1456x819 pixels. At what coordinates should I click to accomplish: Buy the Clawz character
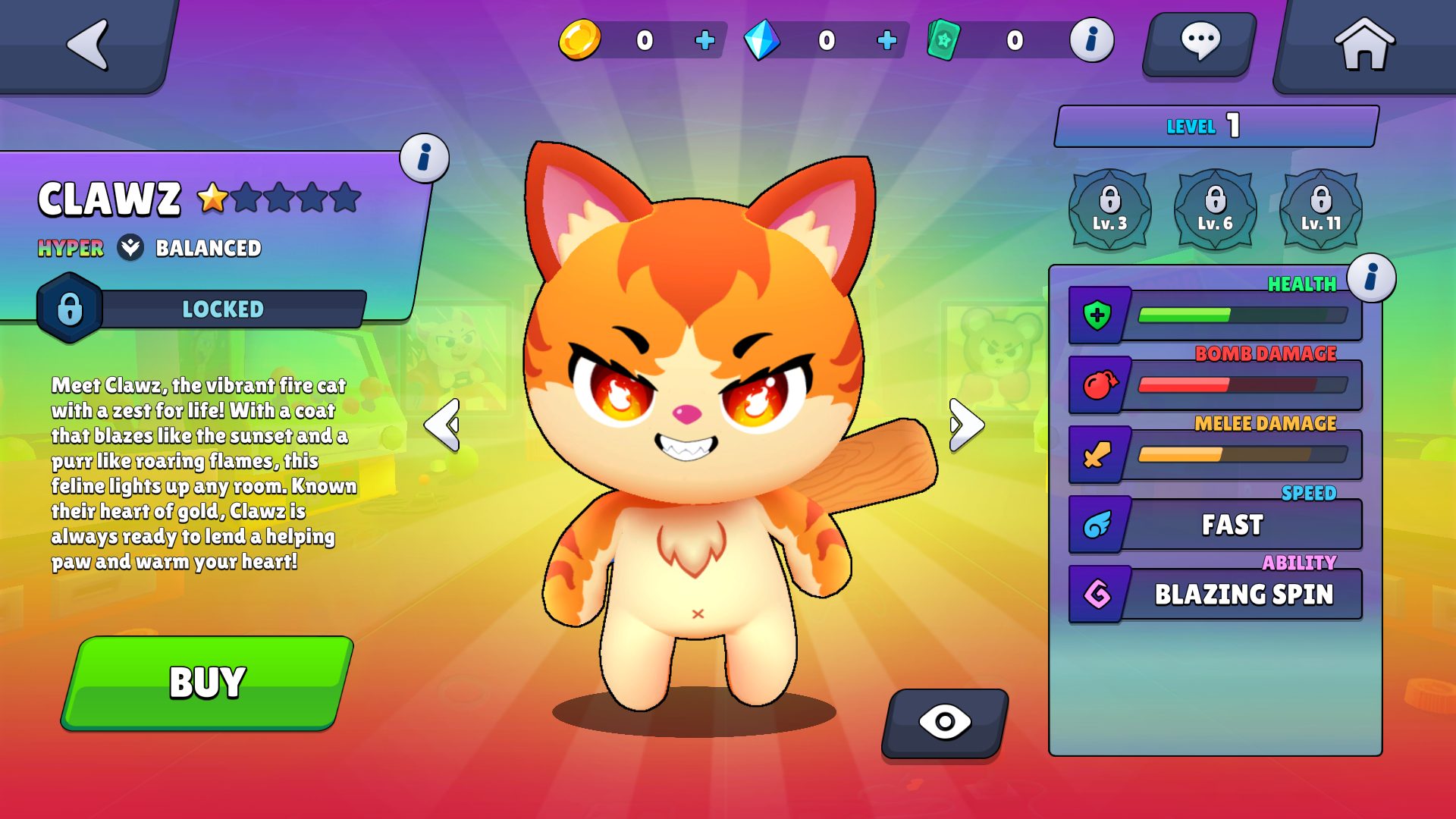(207, 682)
